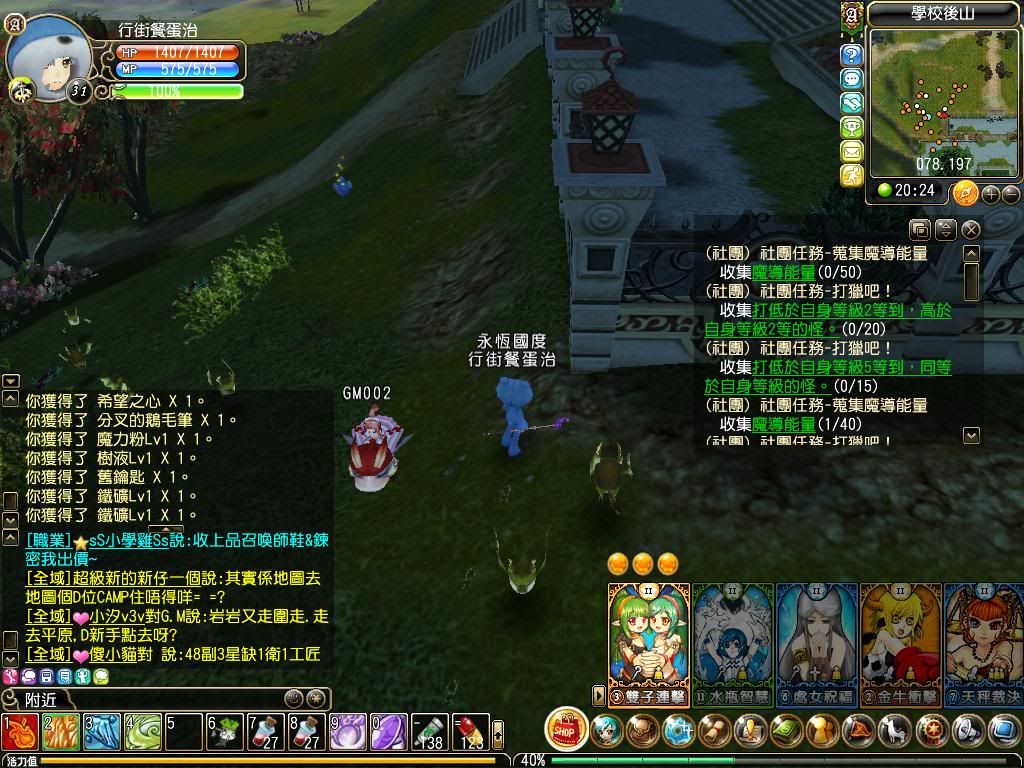Click the 附近 nearby chat input bar
Image resolution: width=1024 pixels, height=768 pixels.
tap(150, 699)
